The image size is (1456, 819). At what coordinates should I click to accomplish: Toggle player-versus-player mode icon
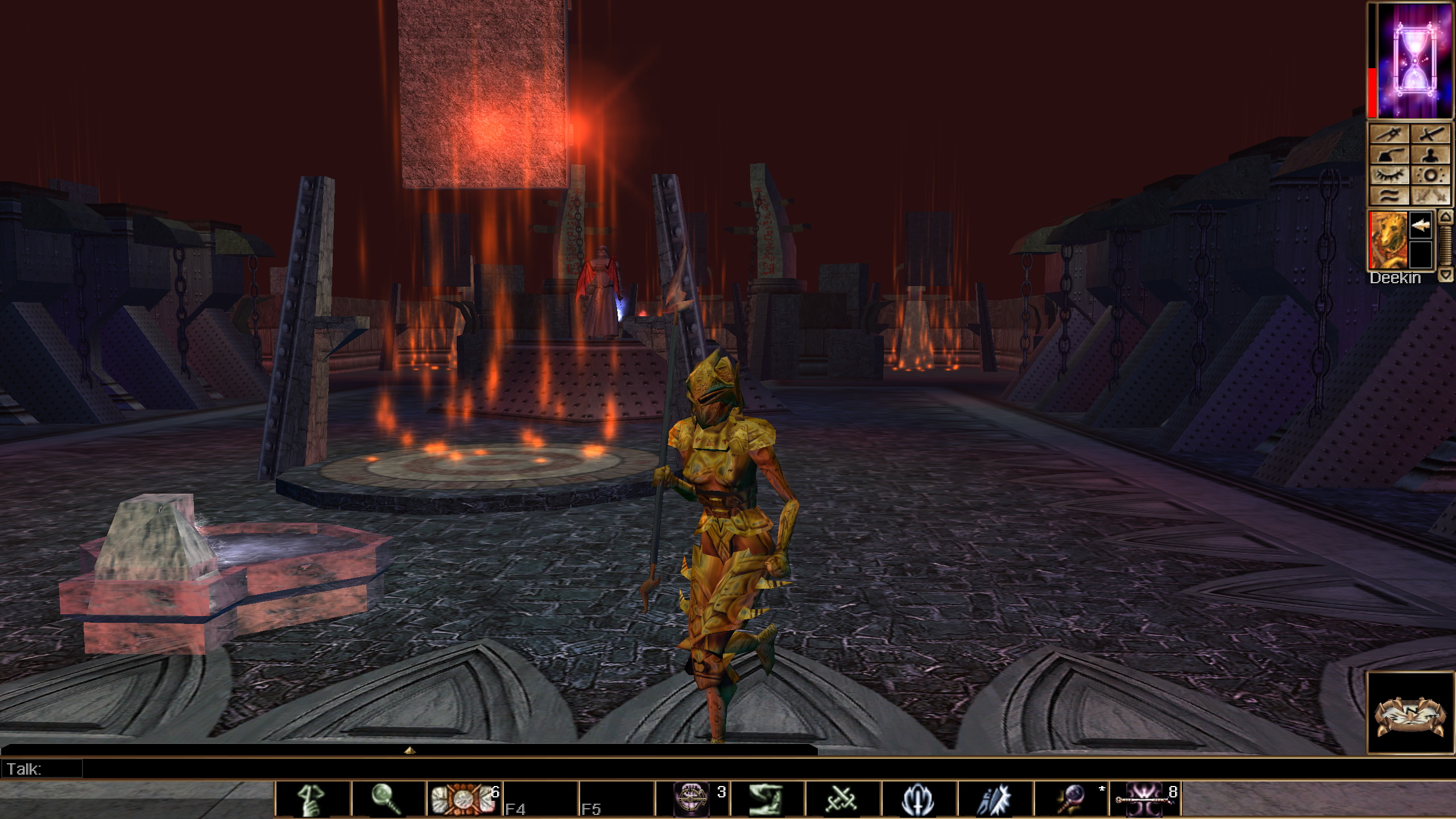click(1431, 195)
